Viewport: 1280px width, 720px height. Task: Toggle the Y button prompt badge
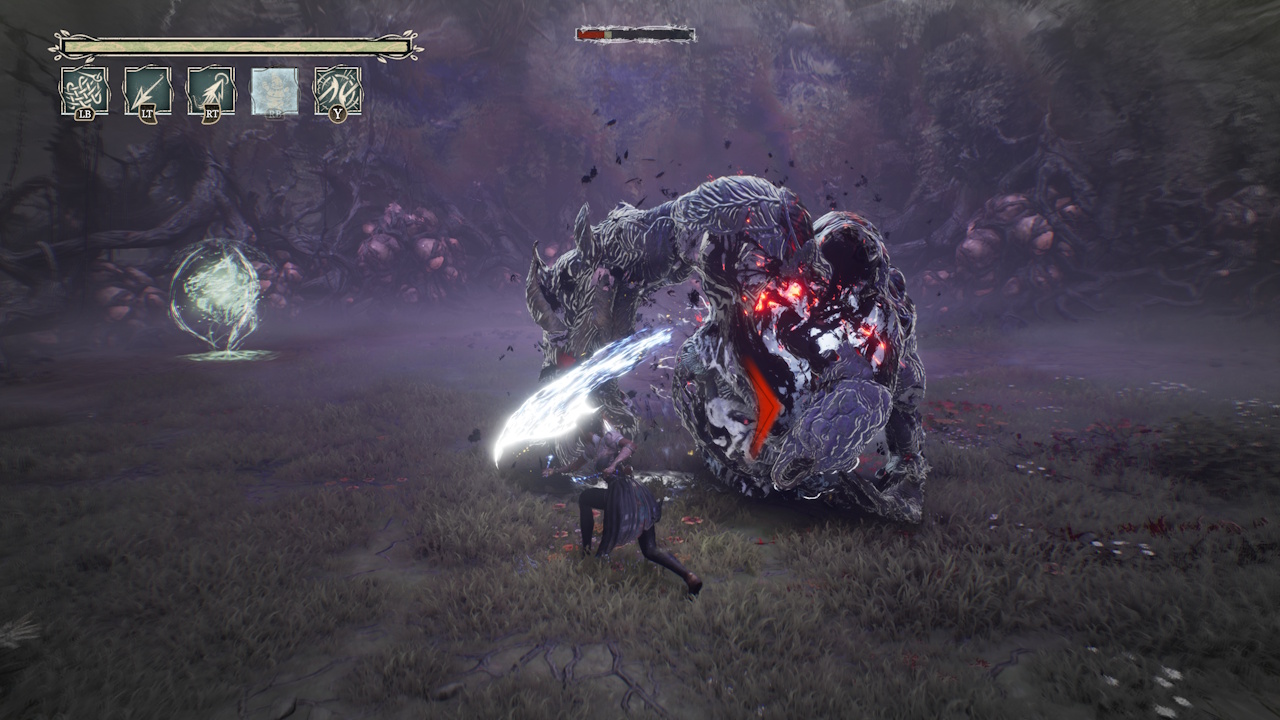[x=337, y=114]
